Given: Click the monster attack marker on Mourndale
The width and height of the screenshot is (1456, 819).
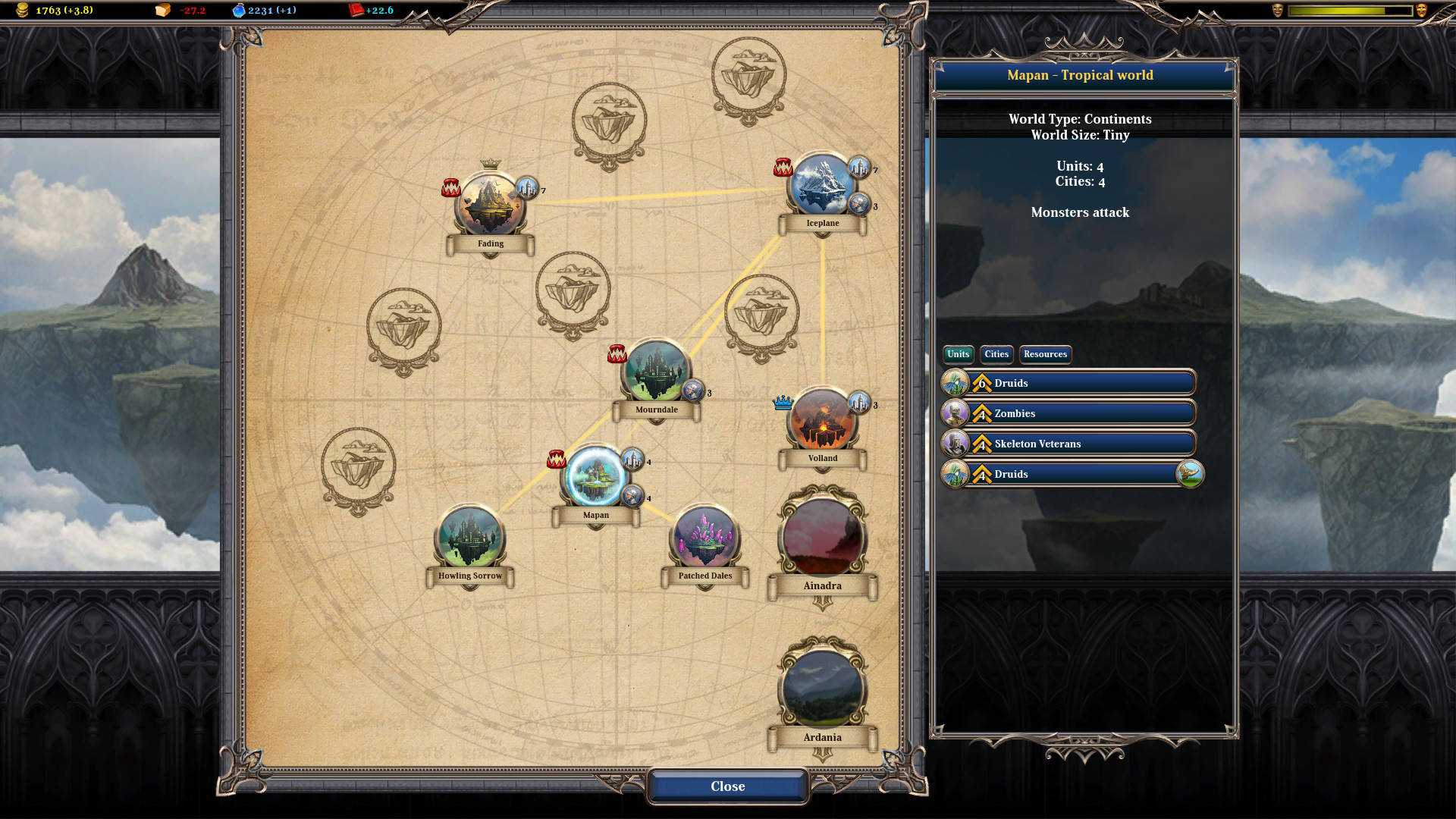Looking at the screenshot, I should click(617, 353).
